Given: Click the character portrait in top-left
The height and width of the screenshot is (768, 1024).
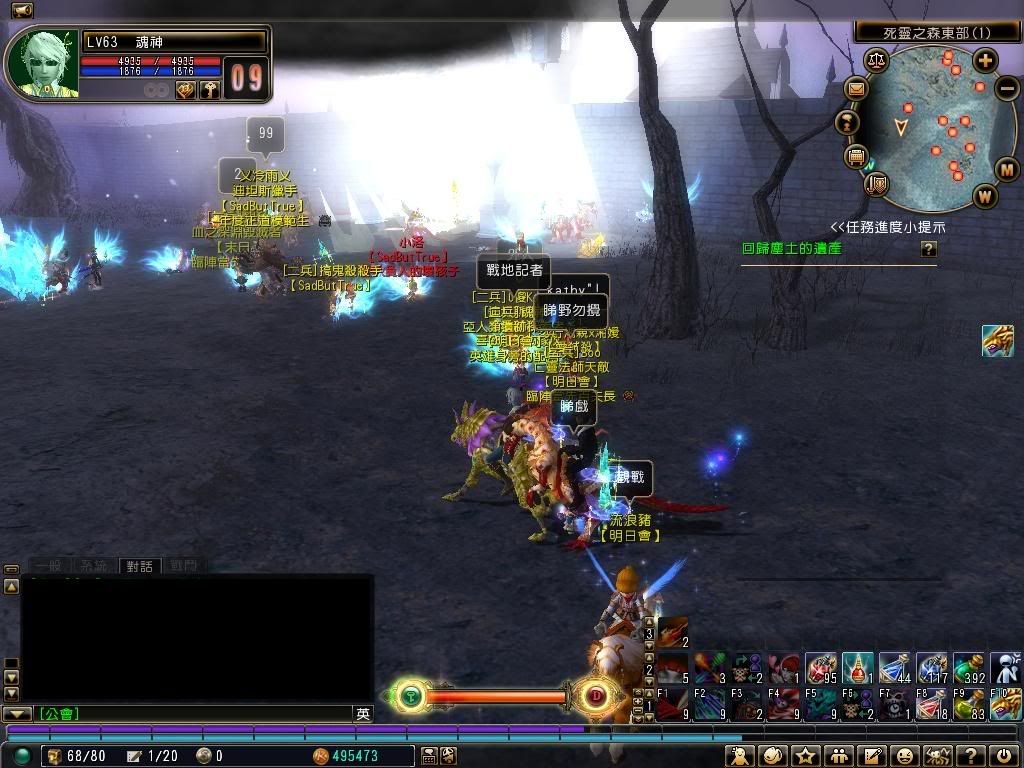Looking at the screenshot, I should 41,64.
